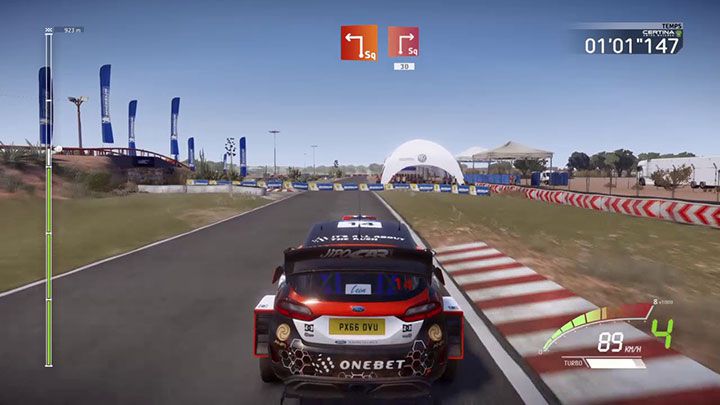Click the square left turn pace note
The image size is (720, 405).
[358, 42]
